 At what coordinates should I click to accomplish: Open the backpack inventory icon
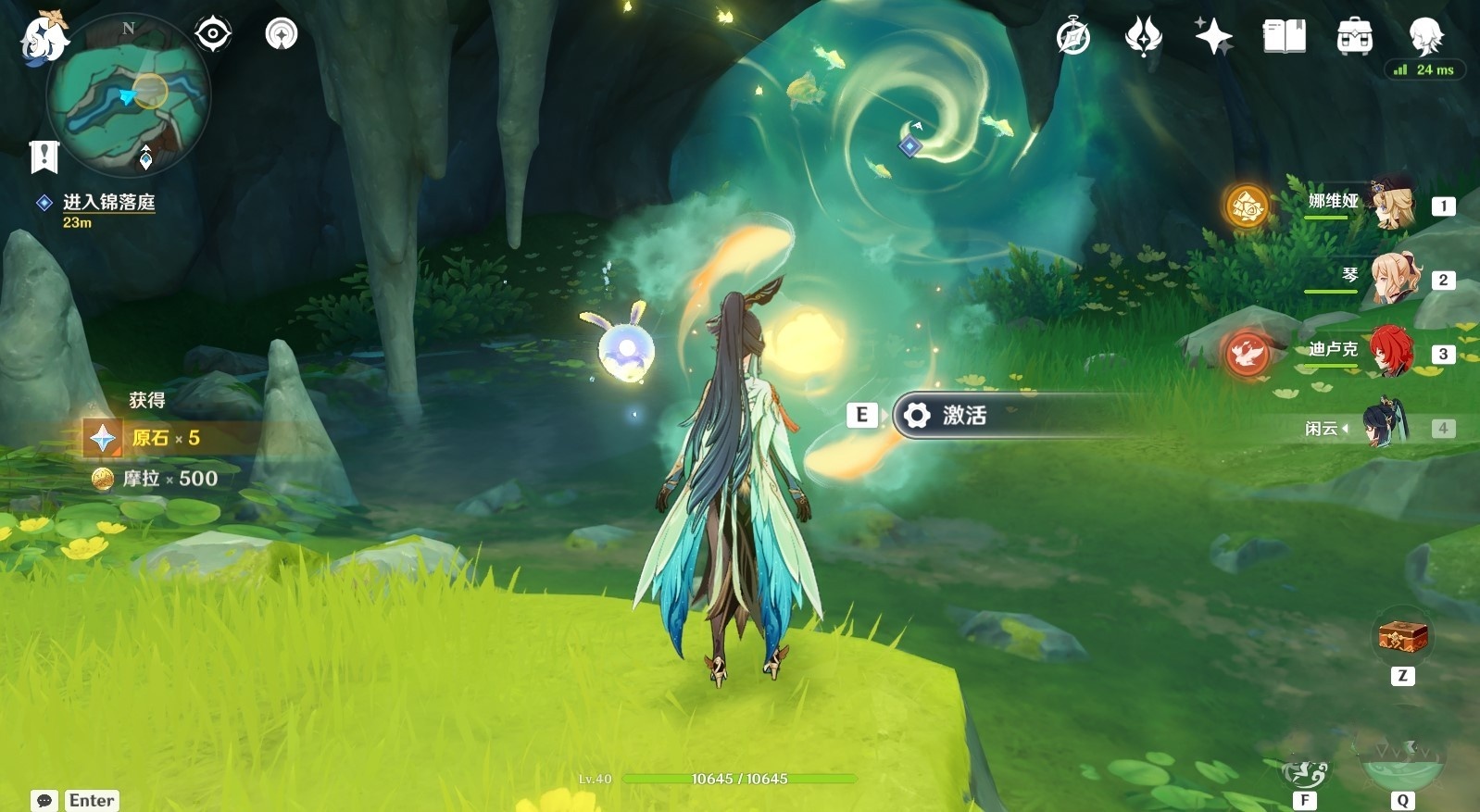(x=1354, y=37)
